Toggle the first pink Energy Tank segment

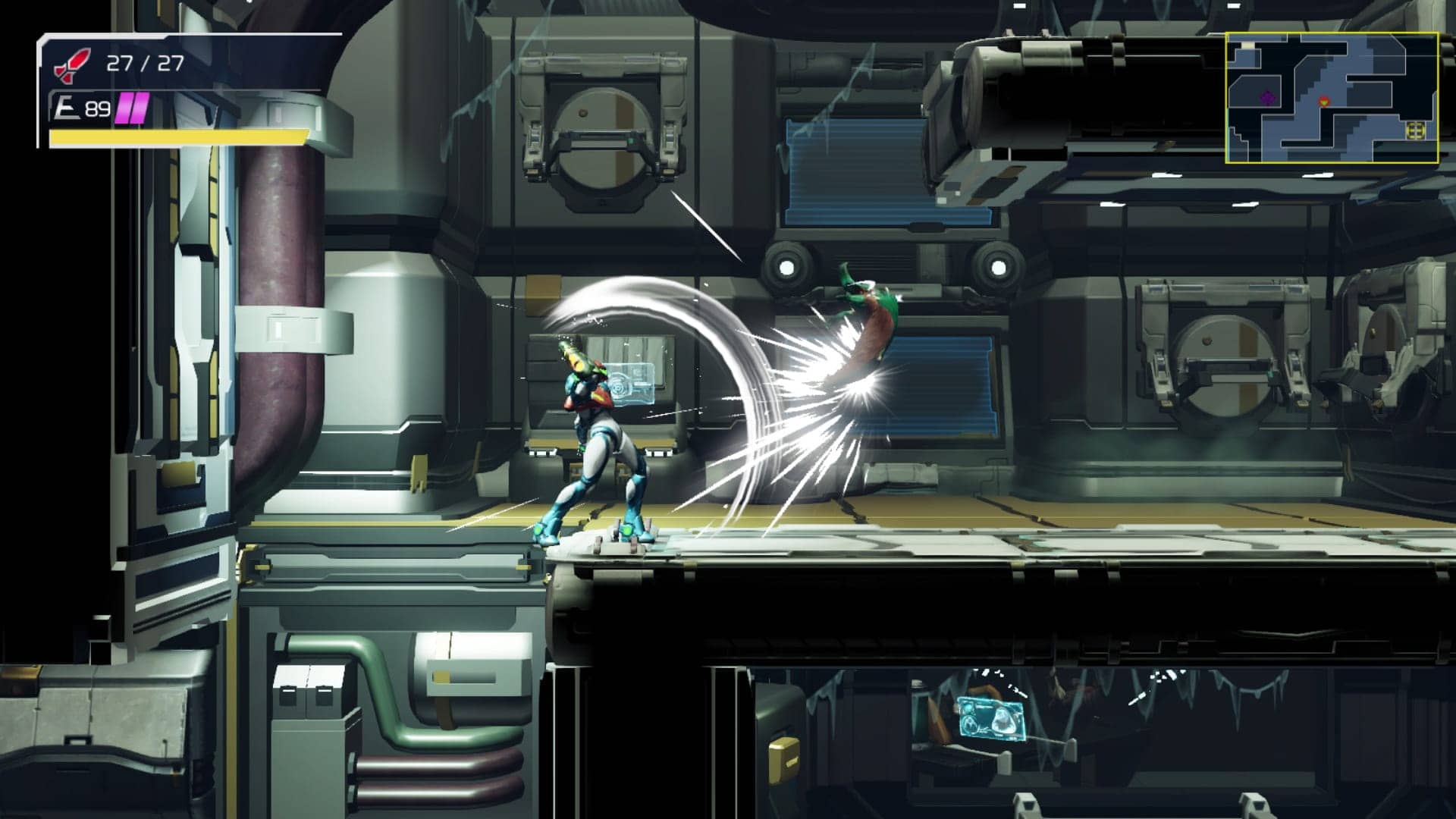coord(123,106)
